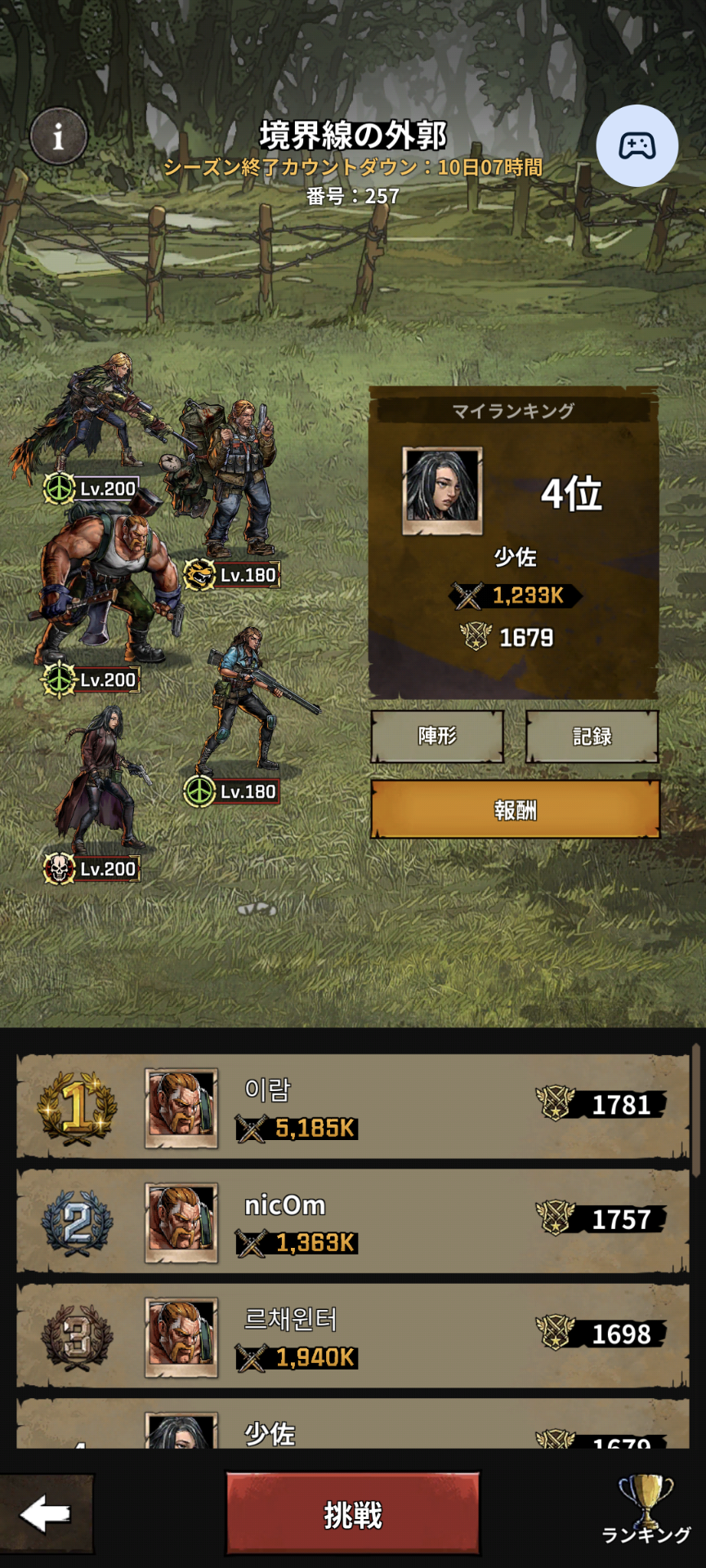Go back with the arrow button
Viewport: 706px width, 1568px height.
click(46, 1515)
